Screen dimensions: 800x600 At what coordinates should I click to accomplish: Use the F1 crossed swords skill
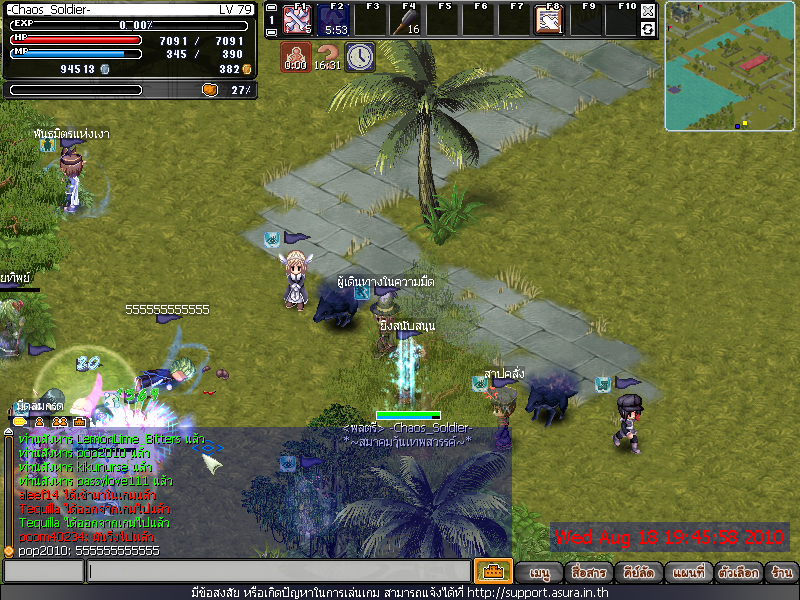[297, 20]
